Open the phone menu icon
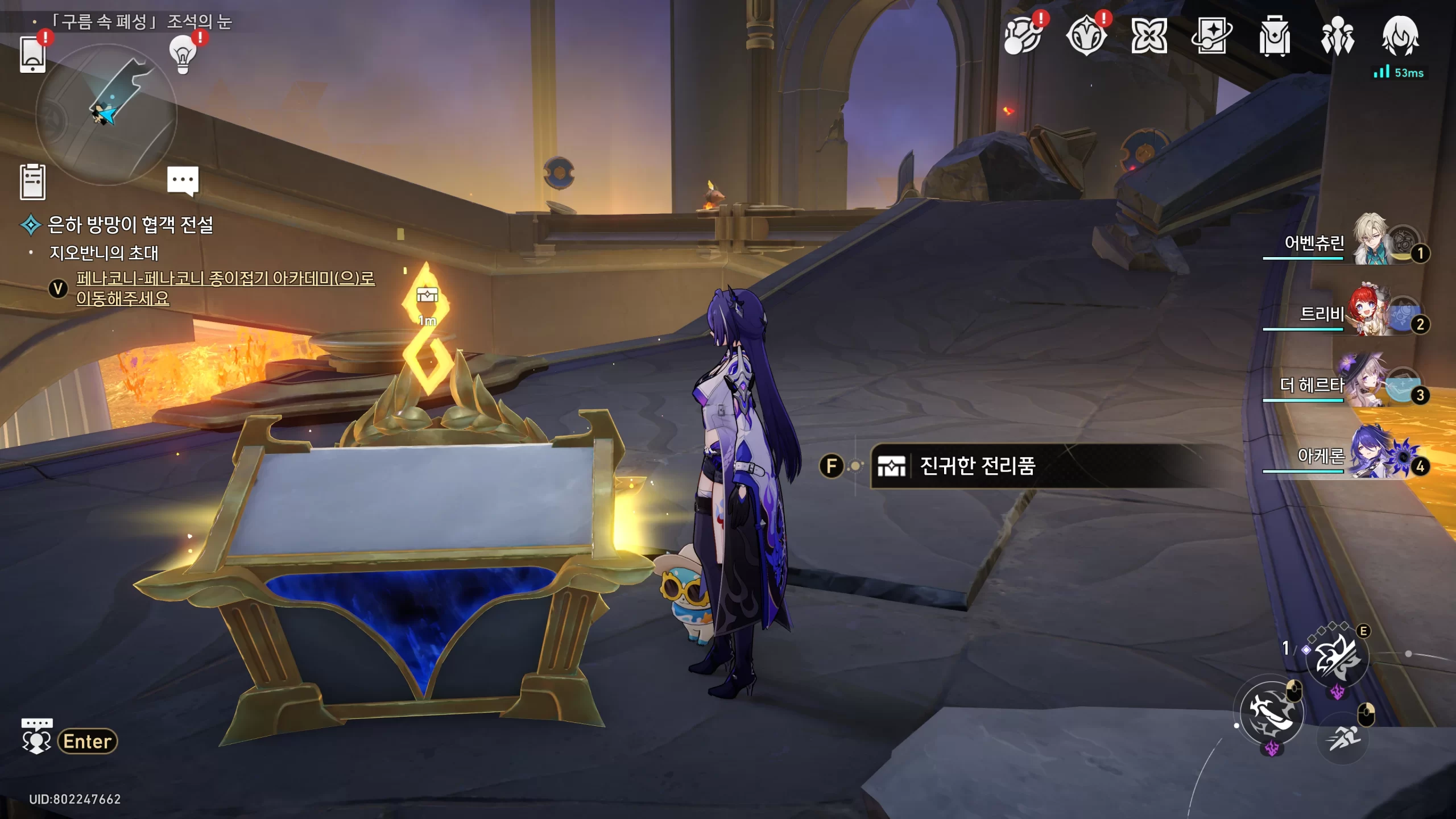Viewport: 1456px width, 819px height. [32, 55]
